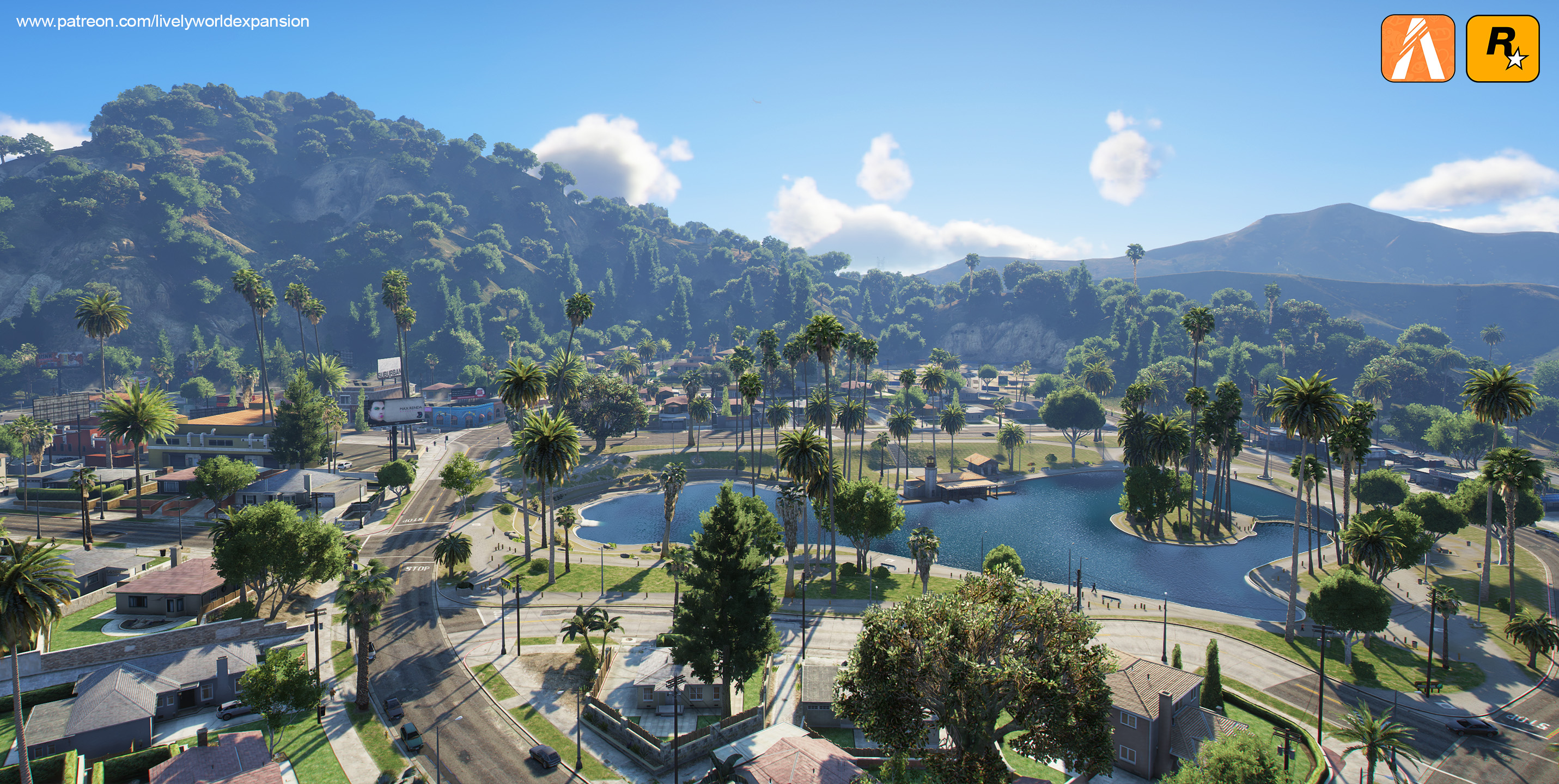This screenshot has height=784, width=1559.
Task: Select the Rockstar Games logo
Action: [1502, 48]
